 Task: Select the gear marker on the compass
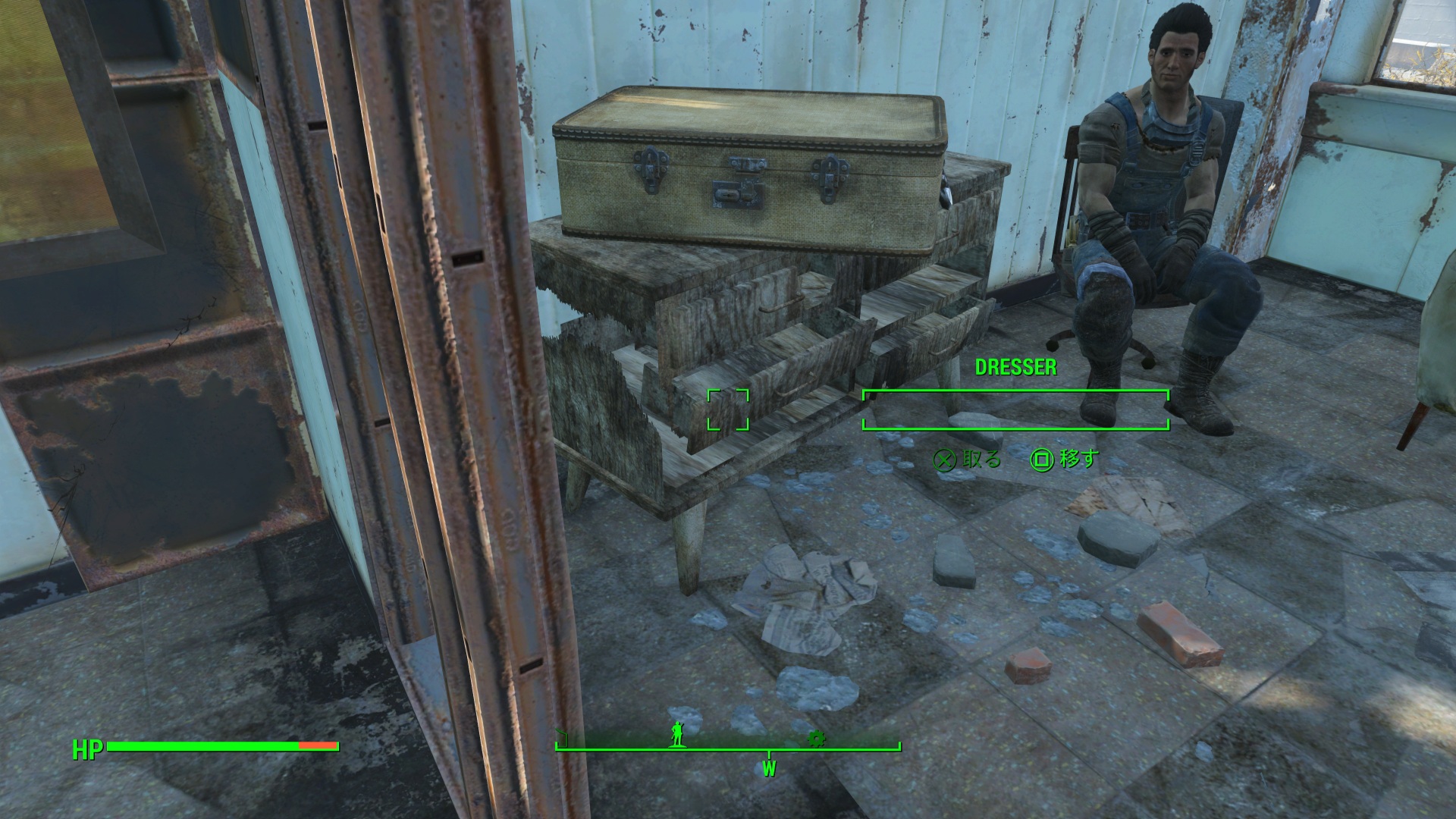817,738
